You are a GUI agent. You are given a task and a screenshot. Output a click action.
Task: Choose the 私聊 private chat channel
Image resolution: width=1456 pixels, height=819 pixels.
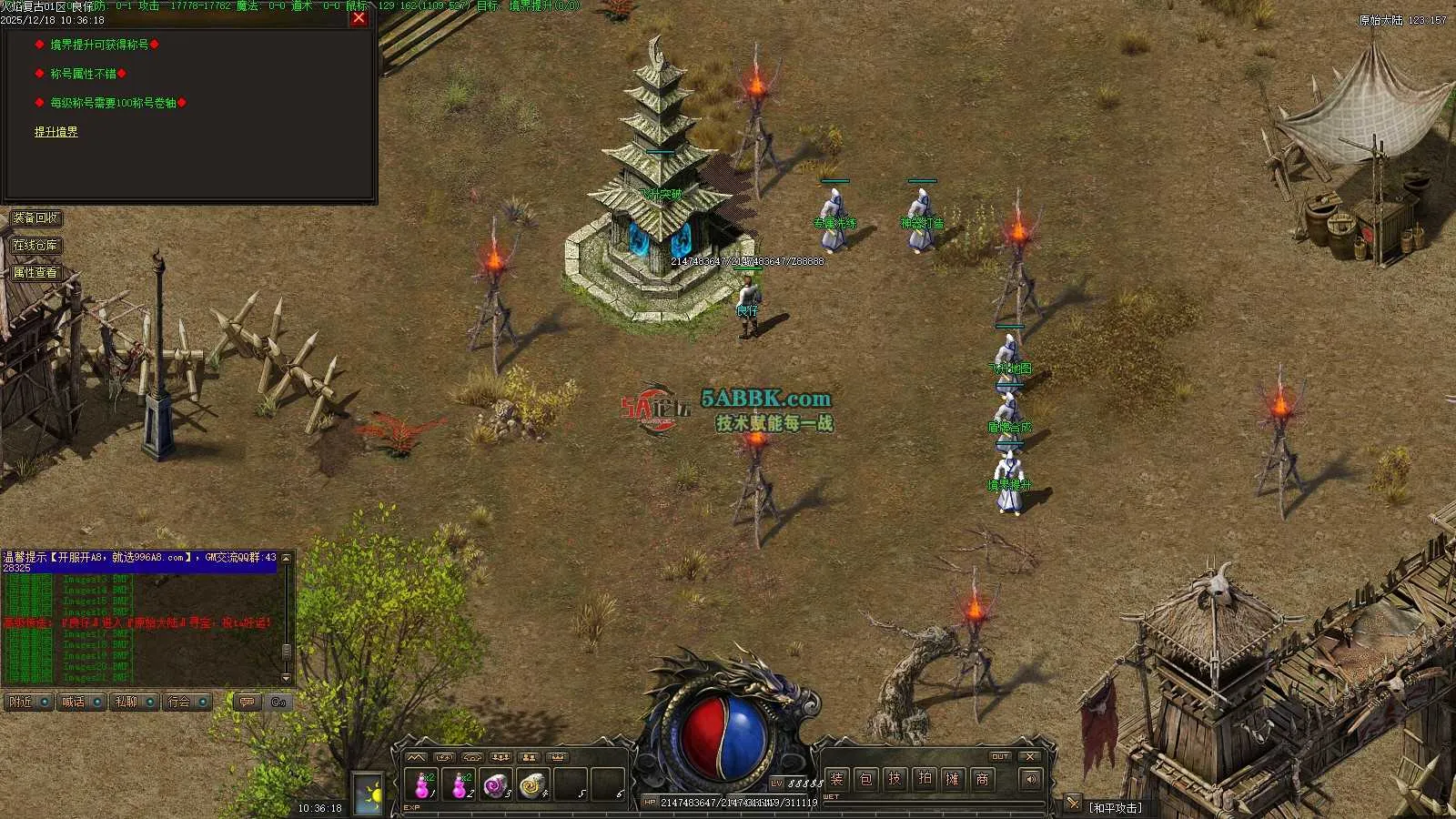point(133,703)
